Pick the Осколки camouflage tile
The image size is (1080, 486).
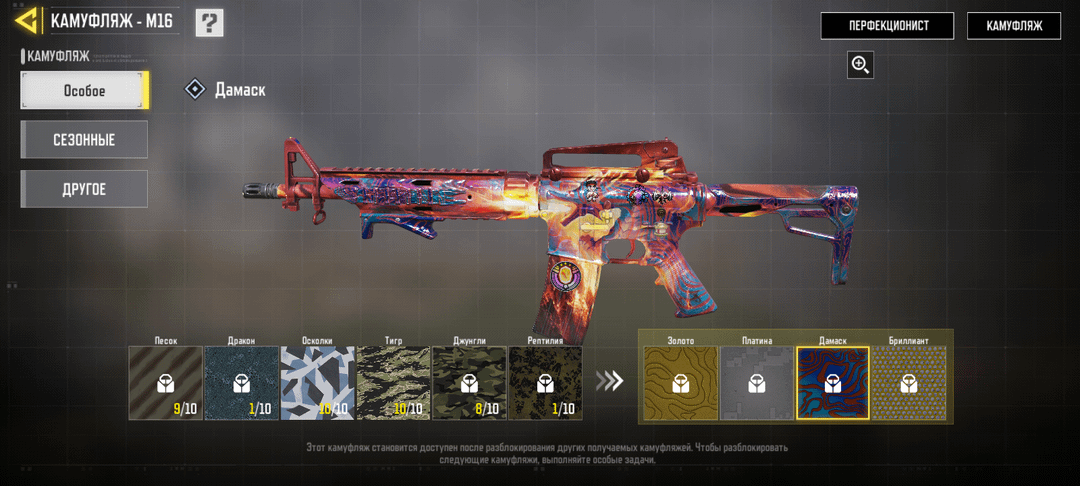click(317, 383)
